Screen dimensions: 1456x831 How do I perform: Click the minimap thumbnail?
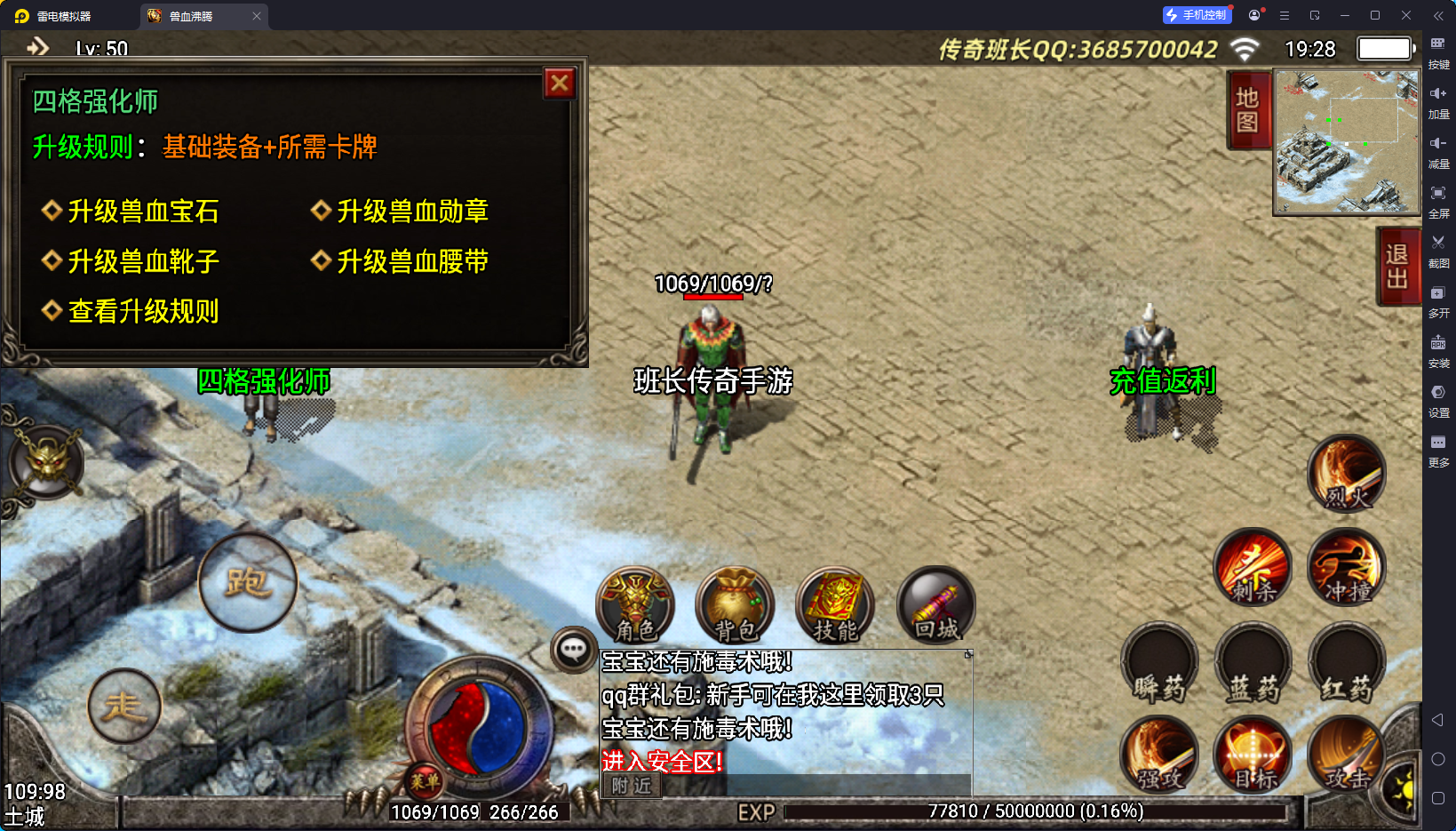point(1346,141)
